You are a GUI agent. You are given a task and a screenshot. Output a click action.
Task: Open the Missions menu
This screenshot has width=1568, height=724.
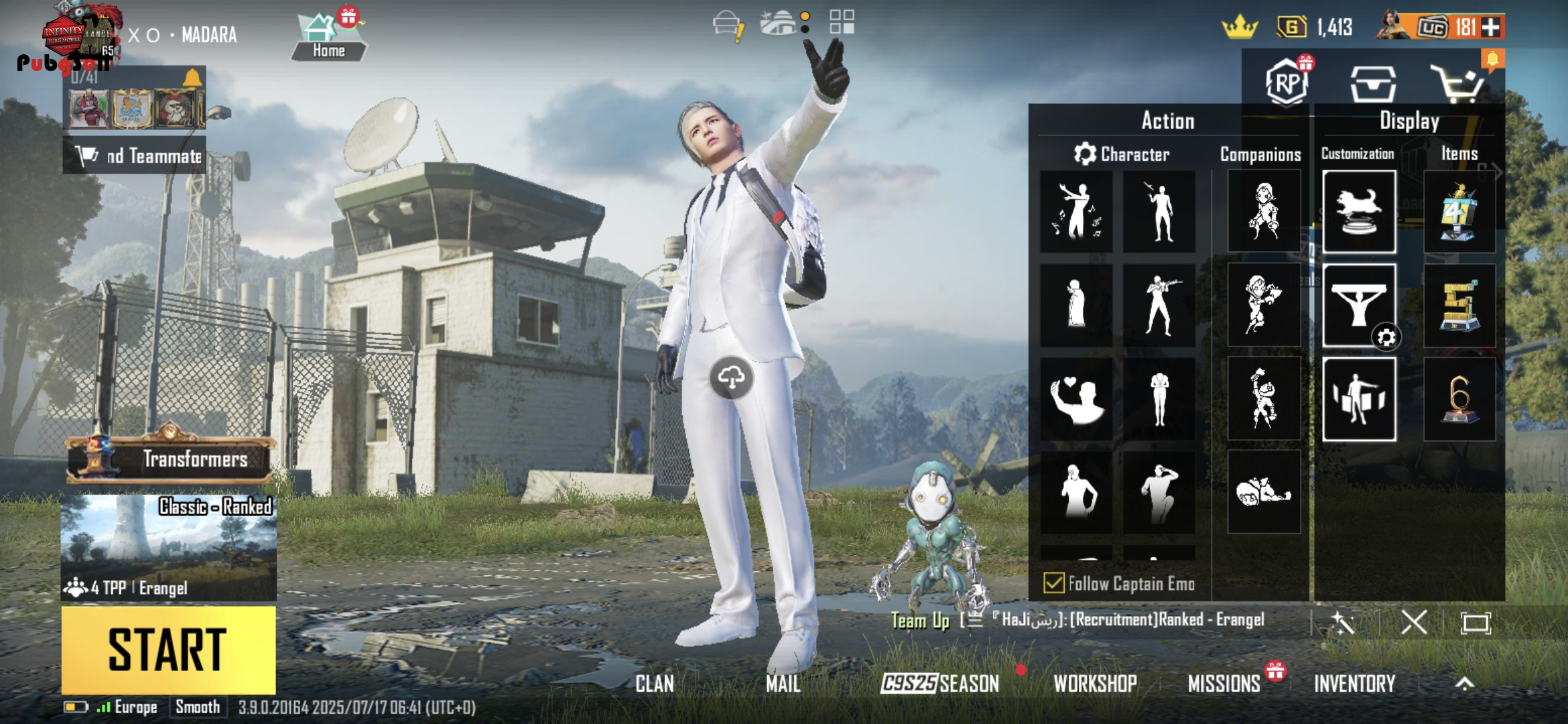click(x=1224, y=684)
